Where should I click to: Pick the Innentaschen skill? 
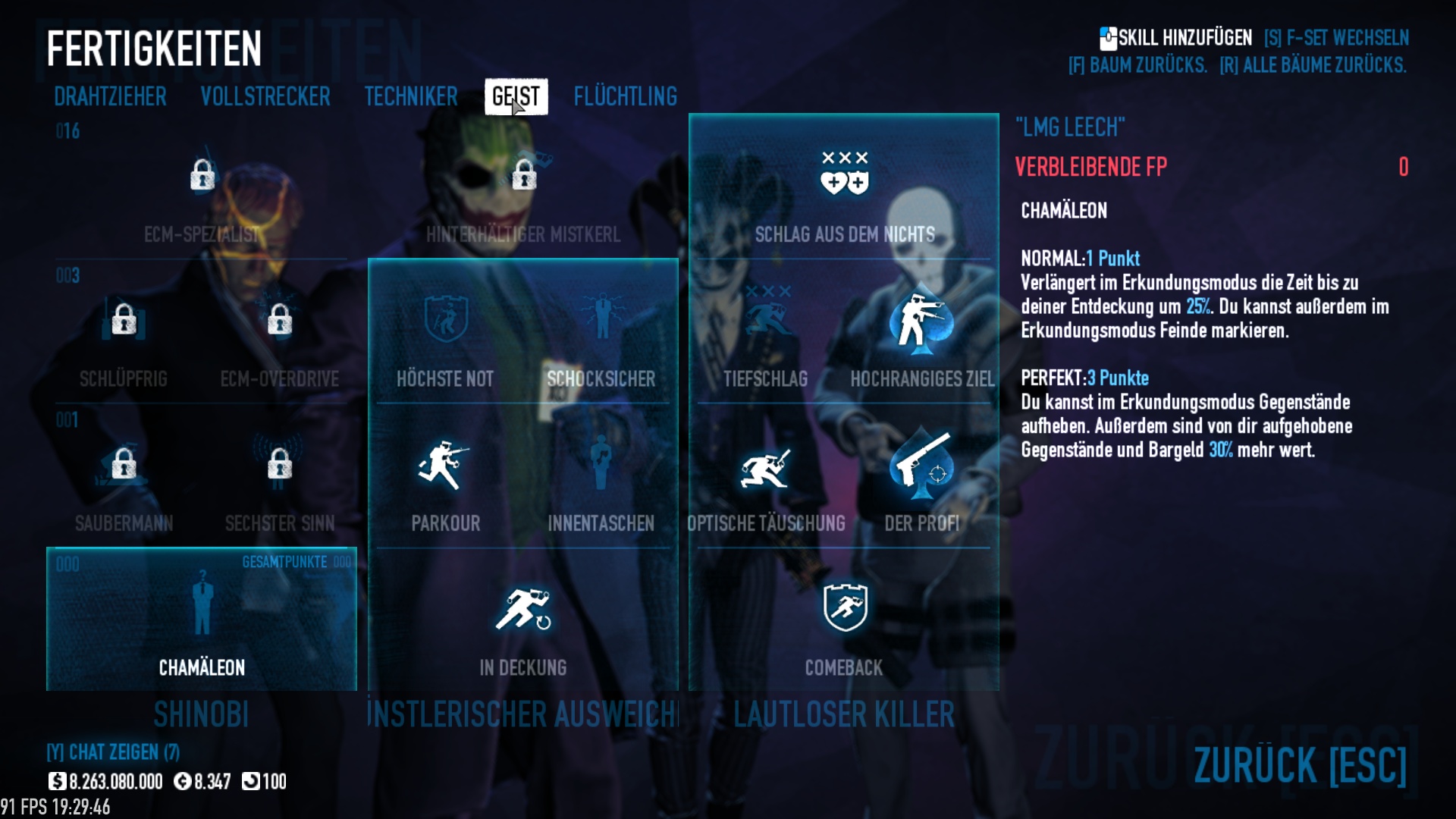click(x=601, y=466)
